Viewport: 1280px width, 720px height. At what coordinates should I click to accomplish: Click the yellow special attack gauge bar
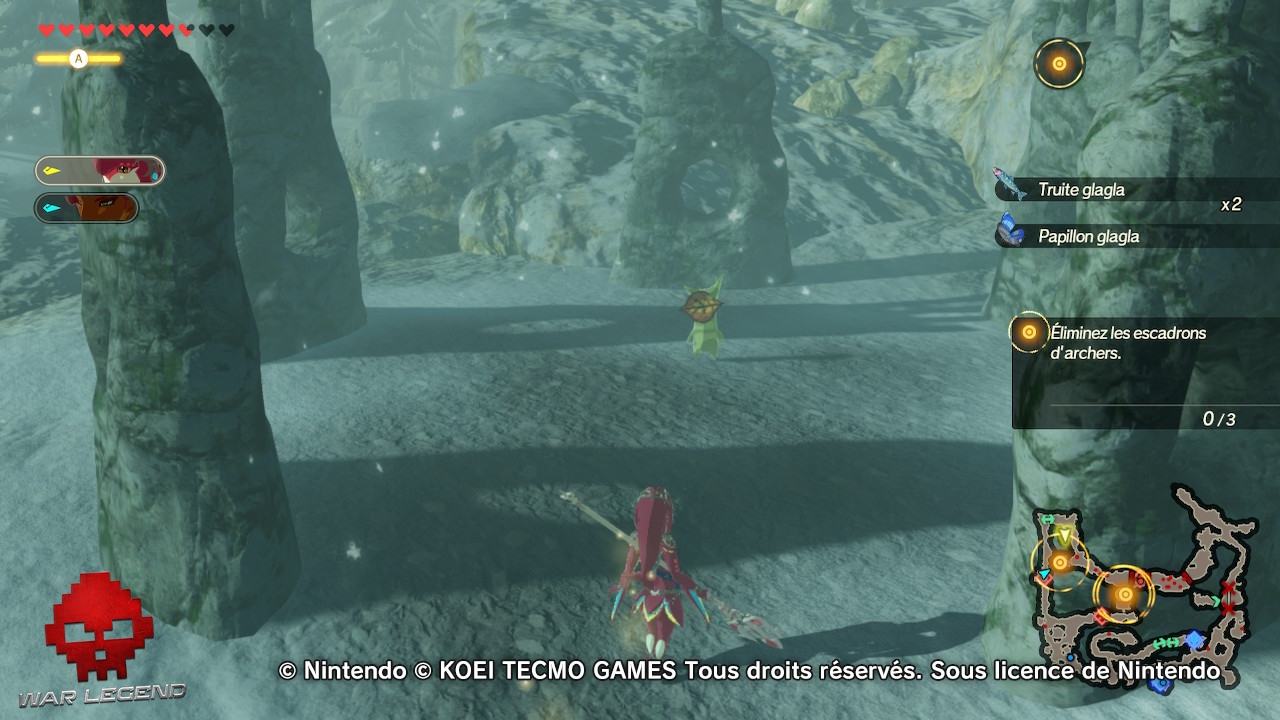80,58
